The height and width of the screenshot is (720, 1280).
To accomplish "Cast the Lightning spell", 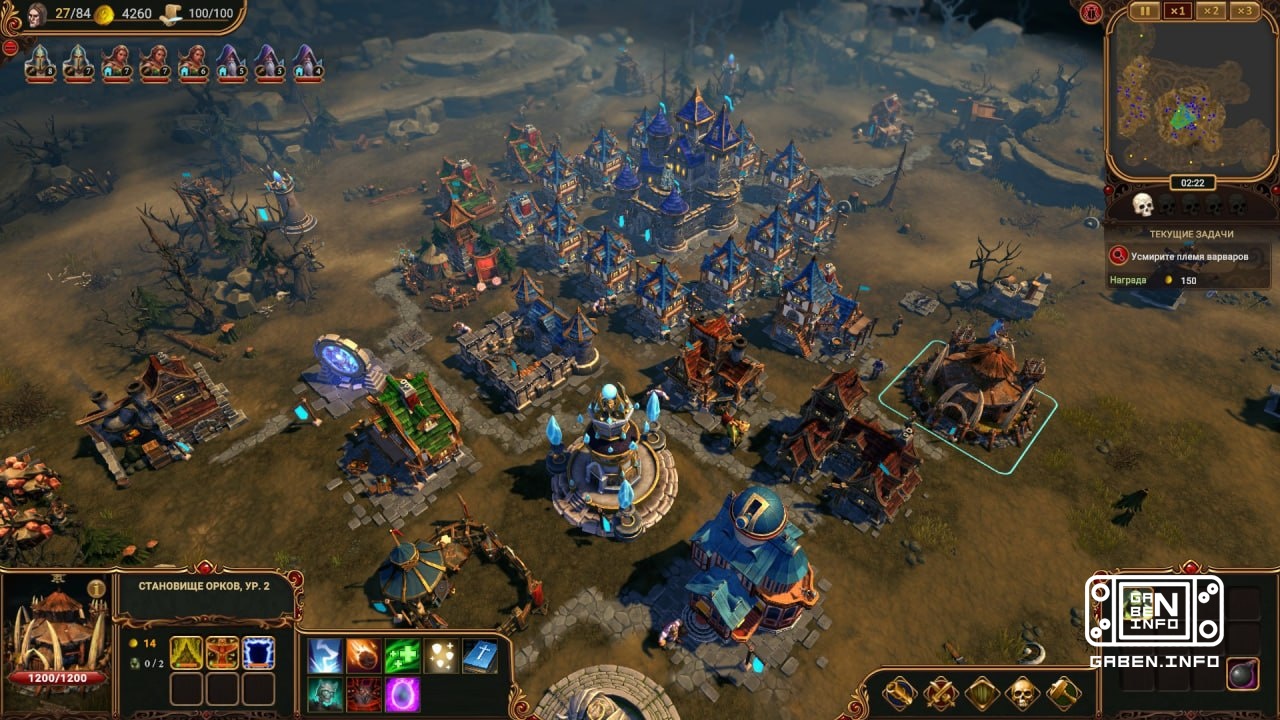I will pos(325,656).
